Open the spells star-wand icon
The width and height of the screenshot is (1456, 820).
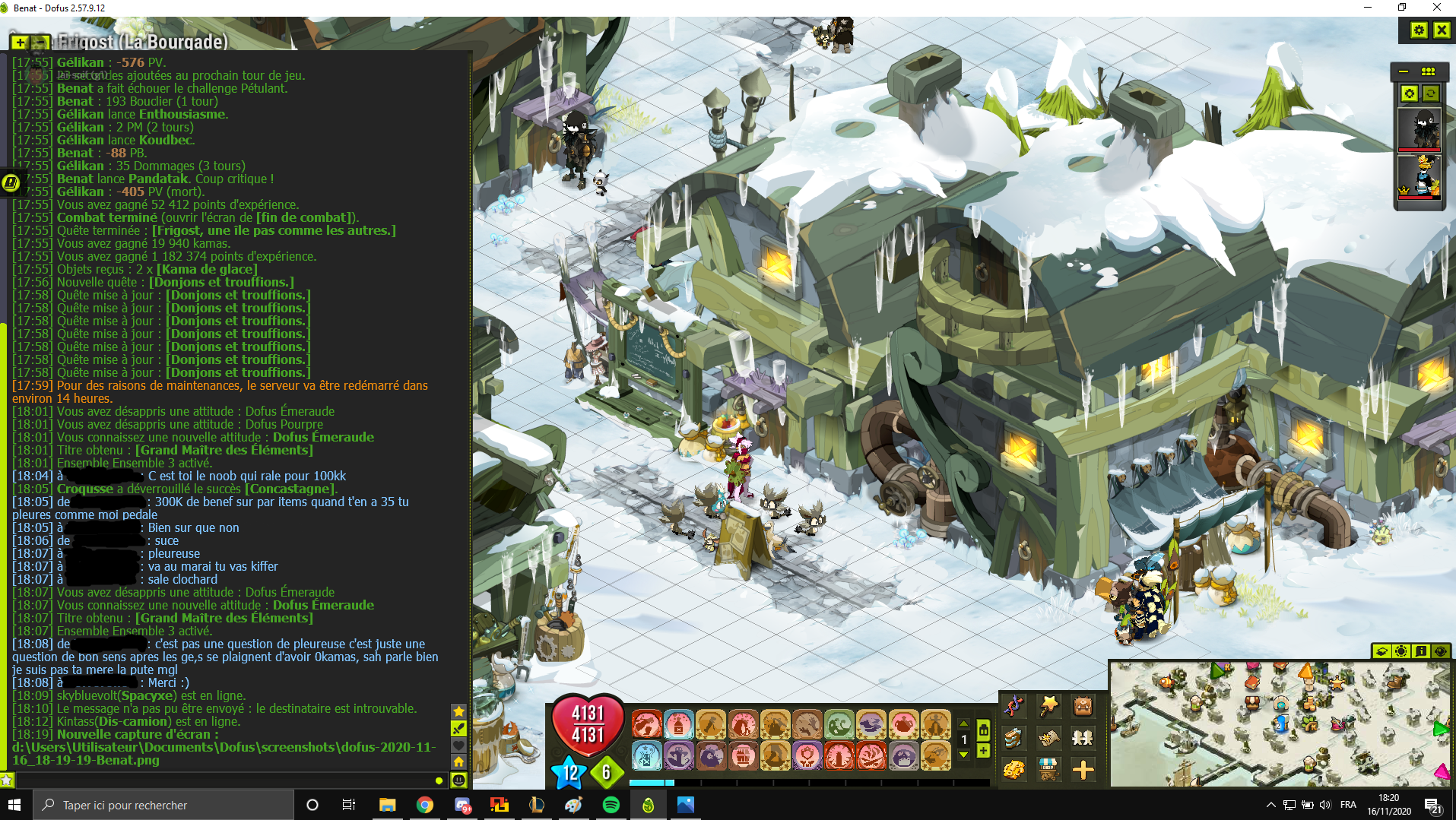click(1049, 707)
